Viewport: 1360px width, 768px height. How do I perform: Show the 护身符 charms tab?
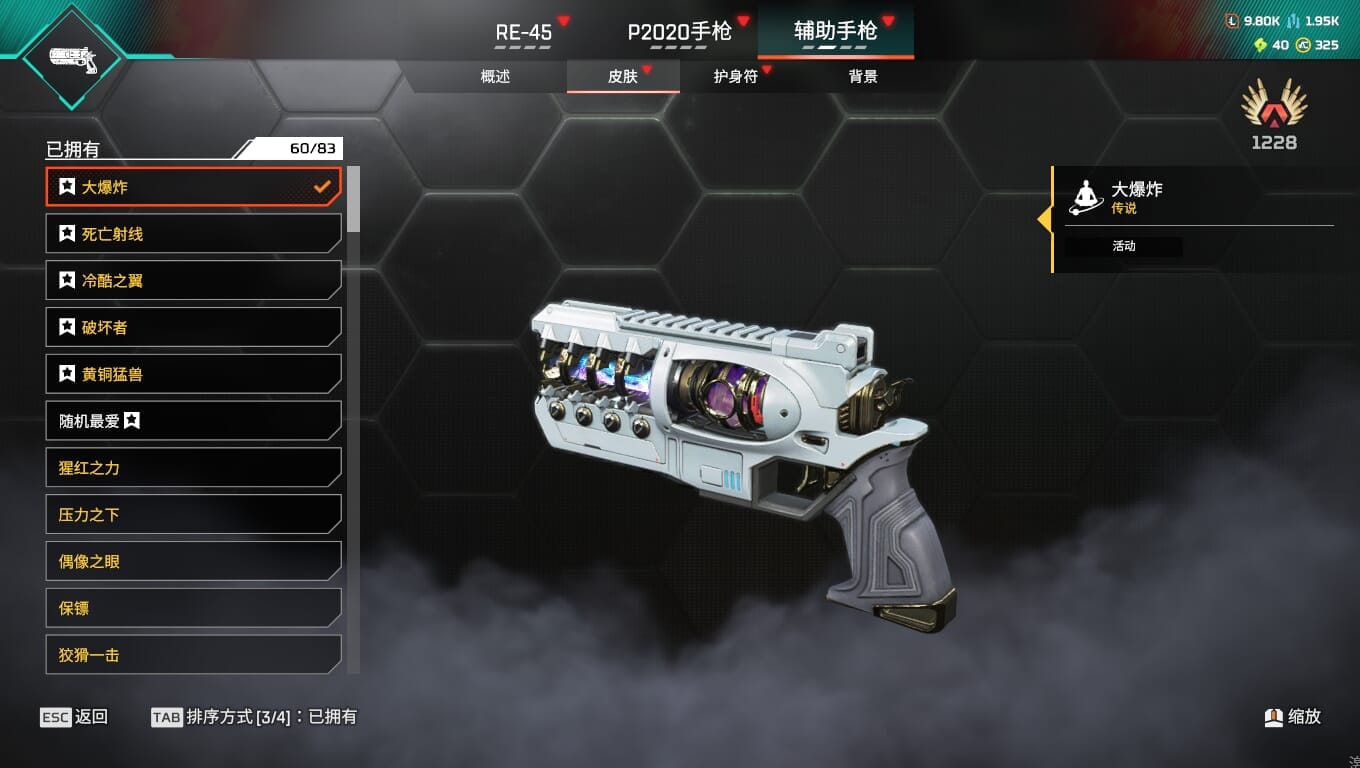coord(735,76)
